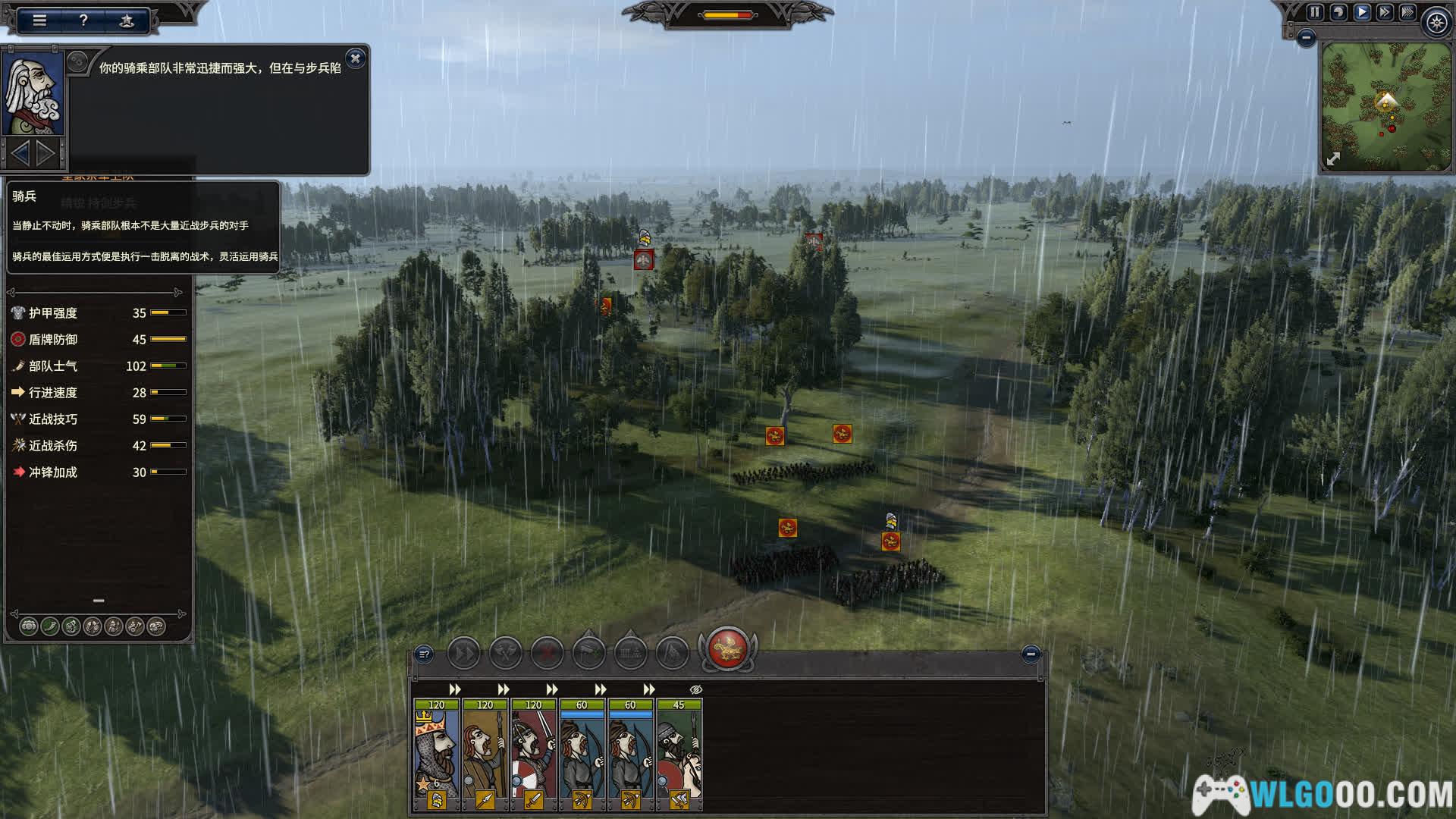Open the question mark help button
The width and height of the screenshot is (1456, 819).
(83, 20)
